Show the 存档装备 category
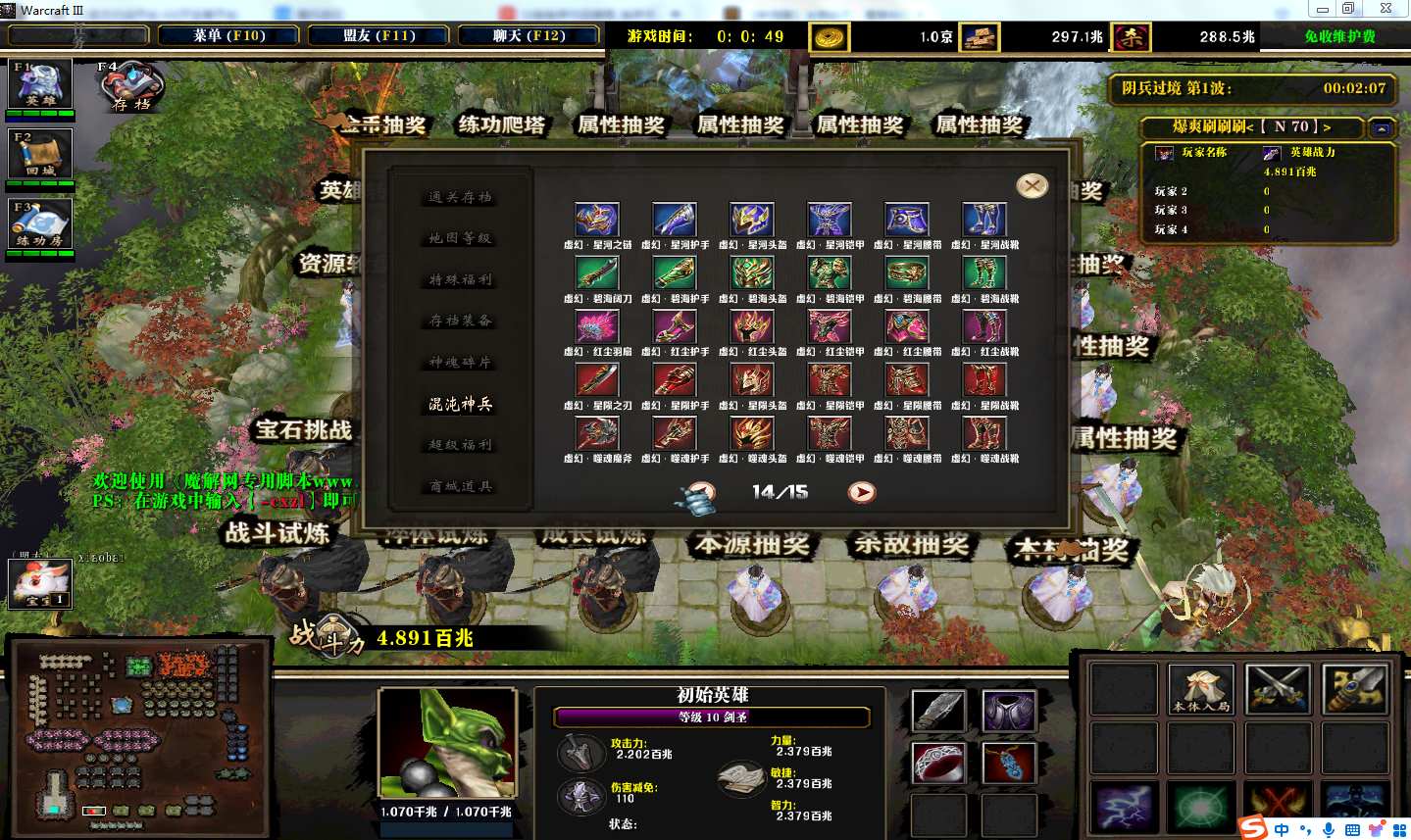1411x840 pixels. point(461,321)
